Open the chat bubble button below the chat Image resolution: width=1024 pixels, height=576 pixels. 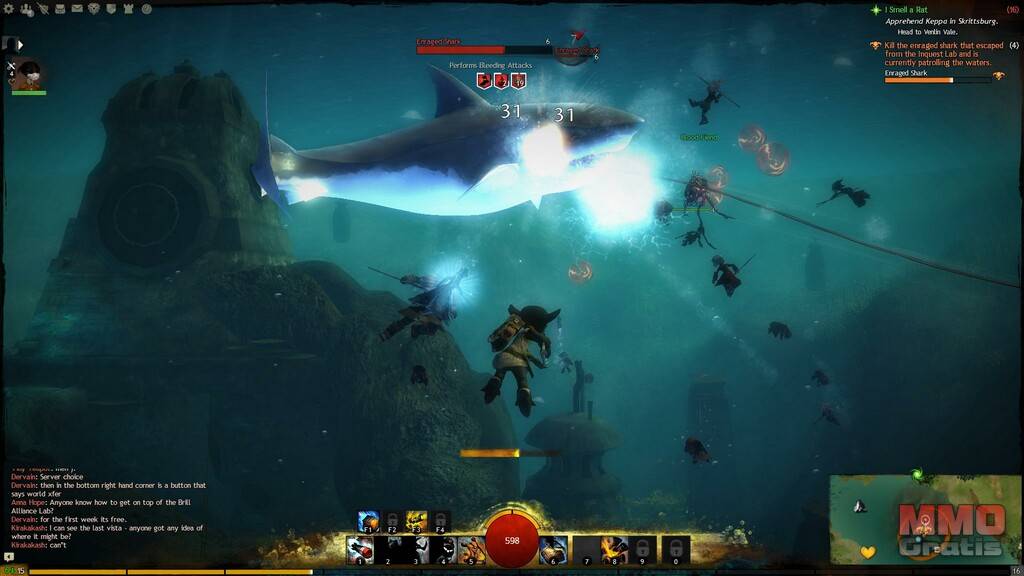(x=10, y=557)
